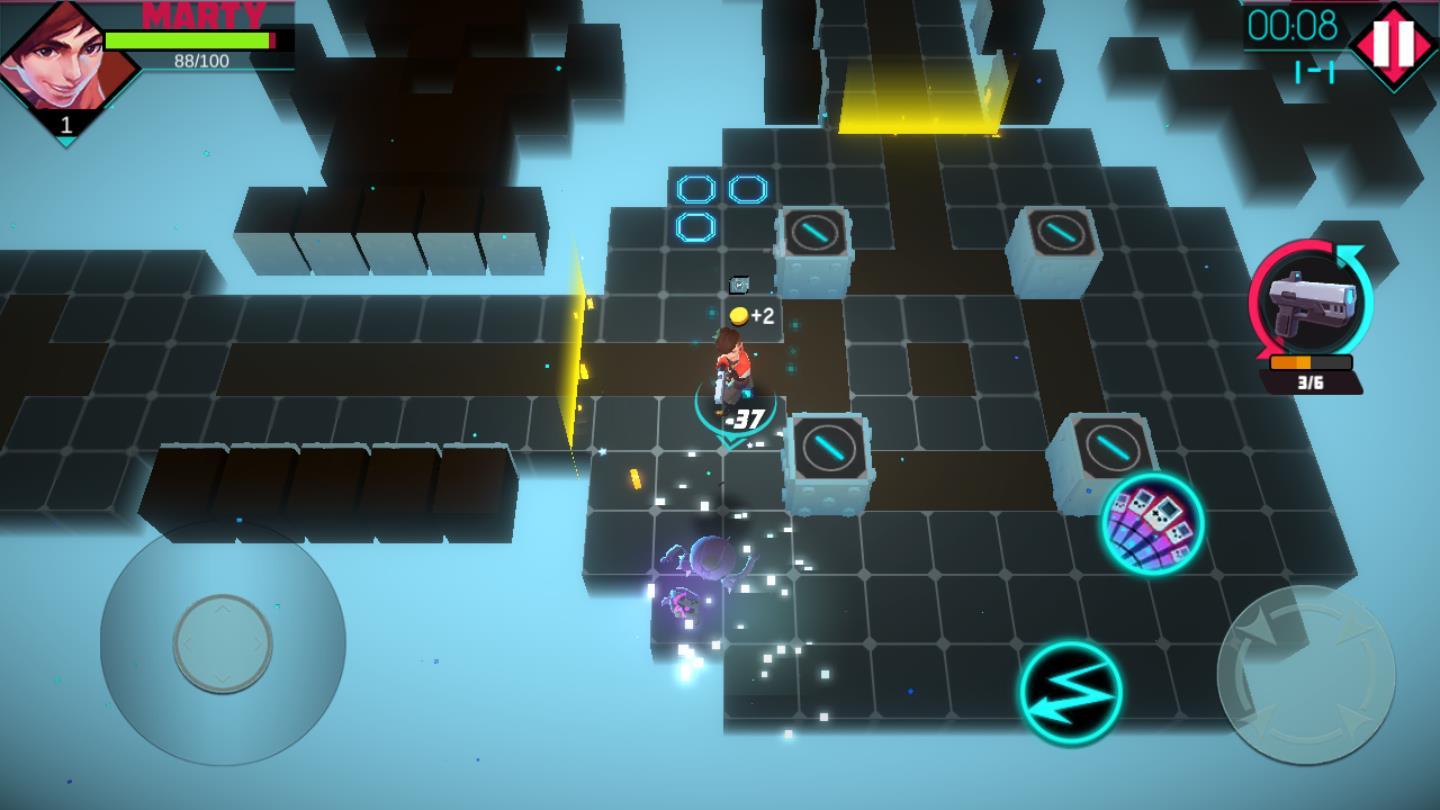
Task: Activate the handheld consoles fan ability
Action: pyautogui.click(x=1152, y=523)
